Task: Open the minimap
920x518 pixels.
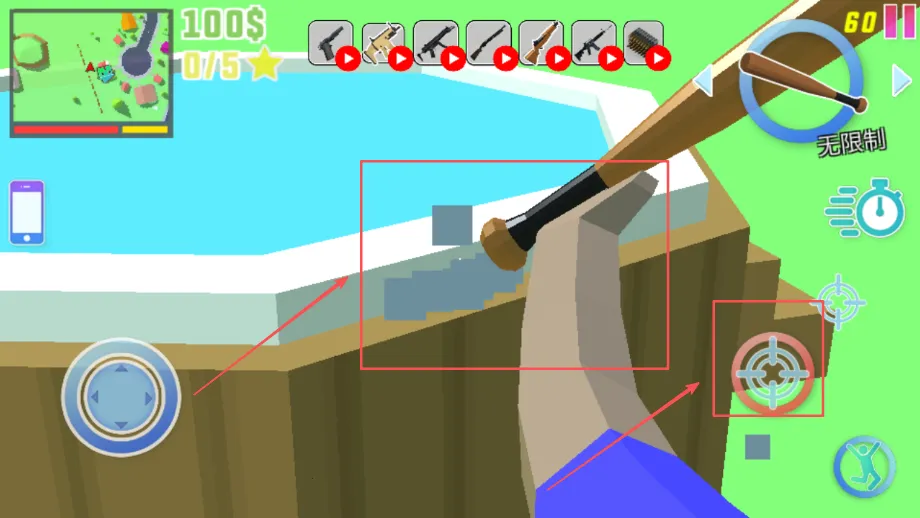Action: 91,72
